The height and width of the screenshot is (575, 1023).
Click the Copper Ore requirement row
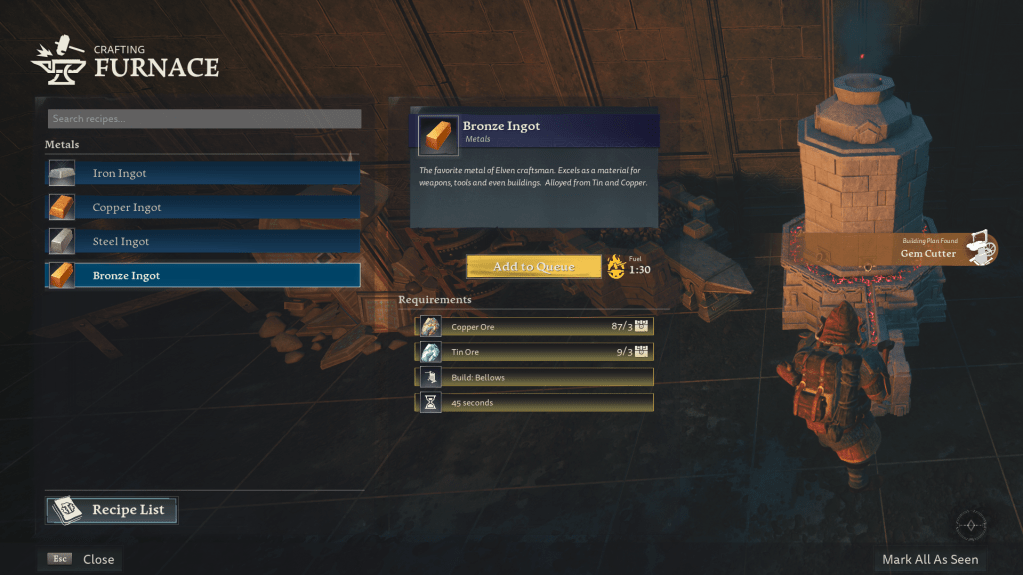pyautogui.click(x=535, y=327)
